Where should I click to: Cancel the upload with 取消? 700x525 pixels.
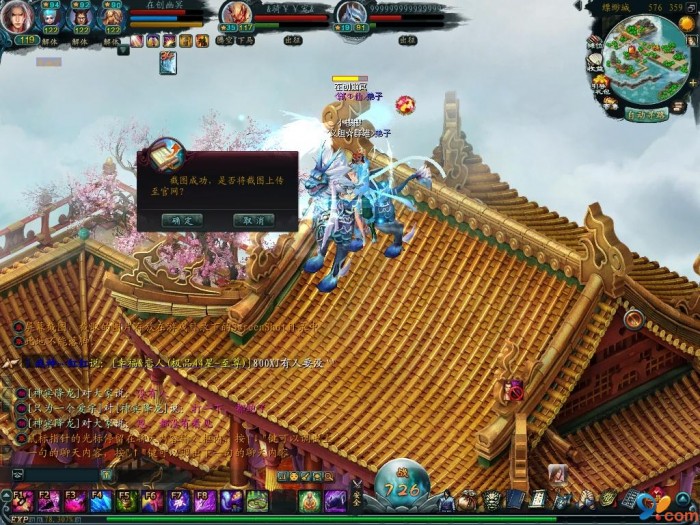coord(253,220)
